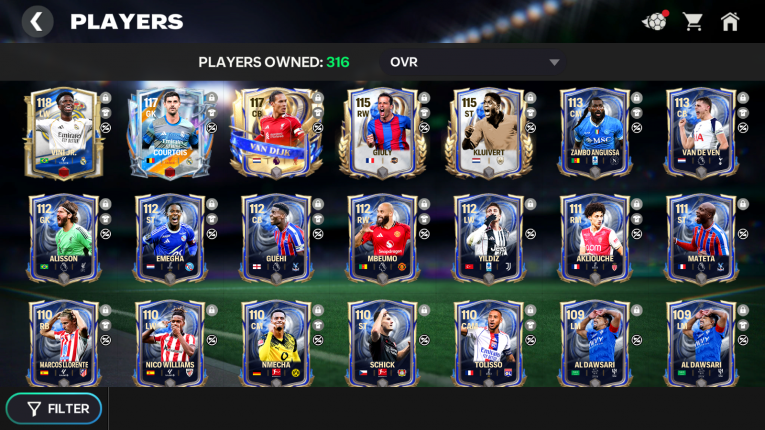Open the Kluivert 115 ST card

pos(486,132)
